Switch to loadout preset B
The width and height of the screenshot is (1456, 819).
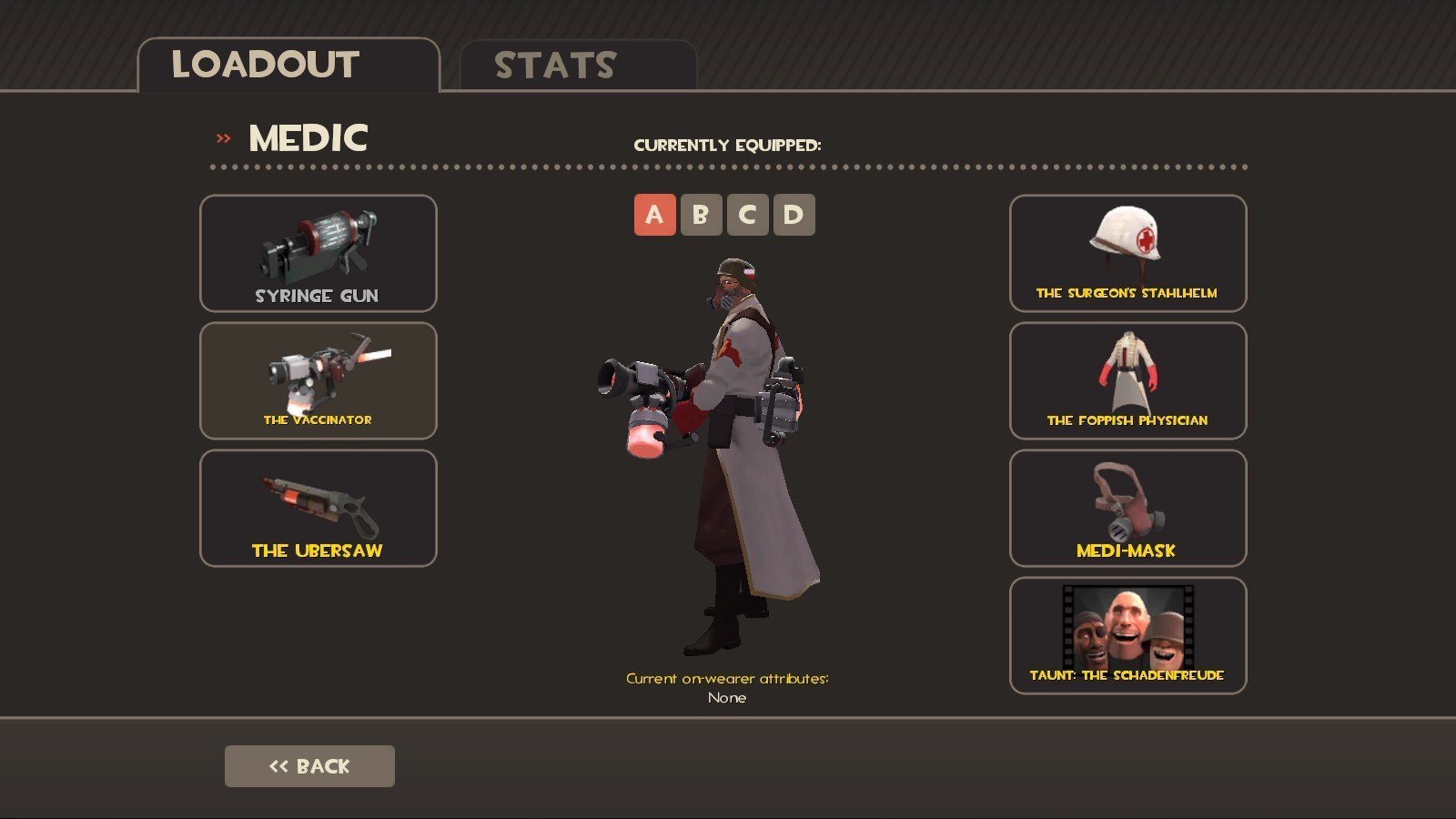pyautogui.click(x=701, y=215)
